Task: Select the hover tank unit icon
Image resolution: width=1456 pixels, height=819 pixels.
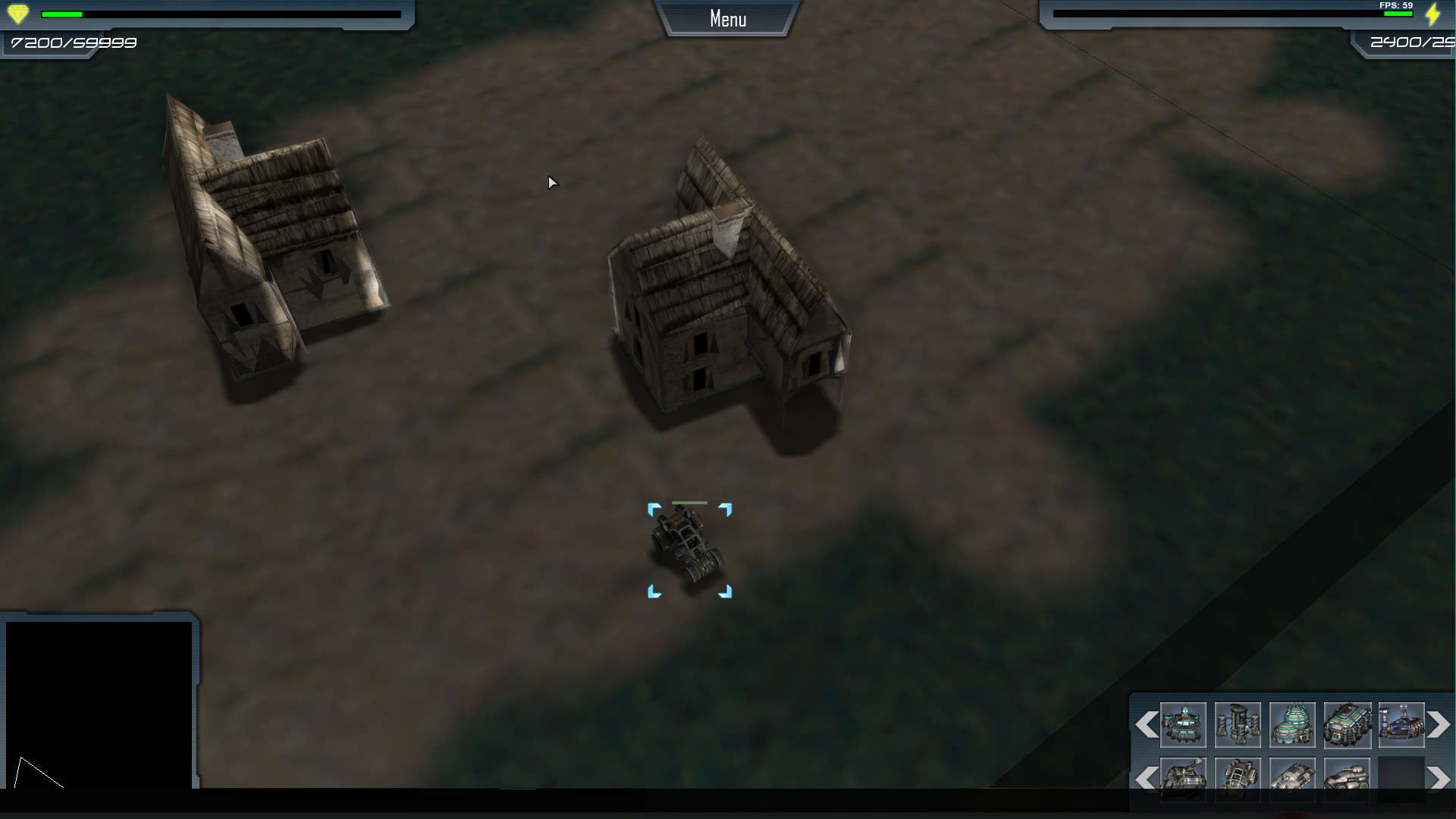Action: click(x=1292, y=781)
